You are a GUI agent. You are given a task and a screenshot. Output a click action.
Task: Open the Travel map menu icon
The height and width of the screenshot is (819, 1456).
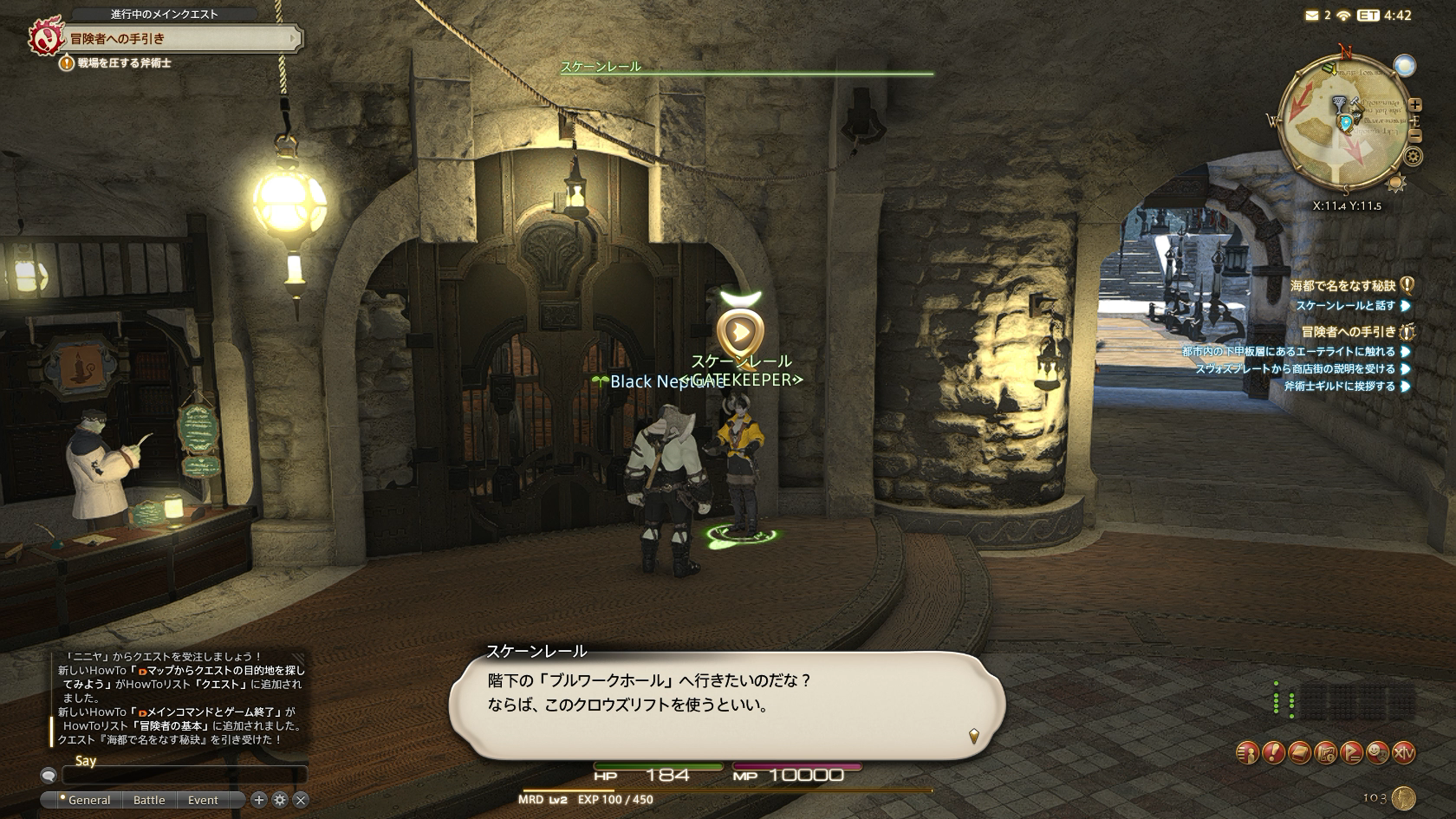(x=1325, y=753)
